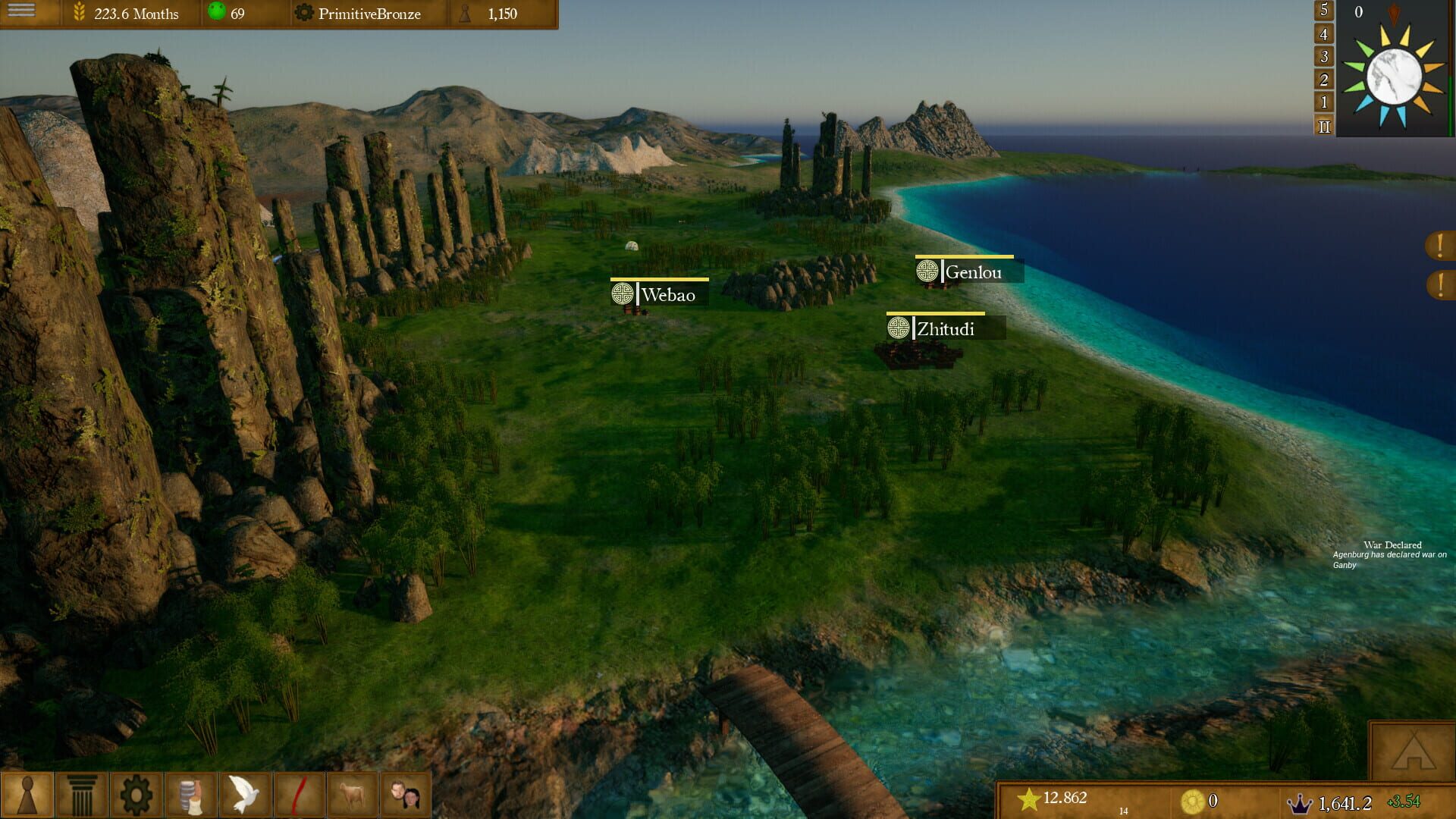Select game speed 5
1456x819 pixels.
[x=1323, y=11]
